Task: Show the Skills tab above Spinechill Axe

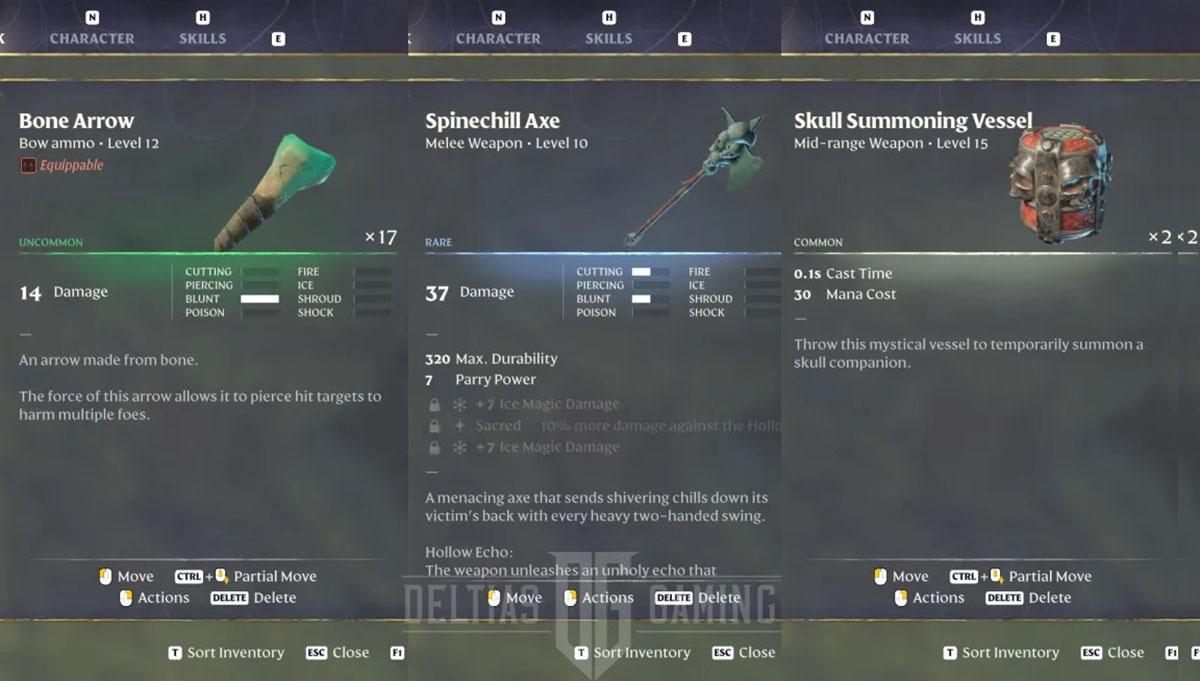Action: point(608,38)
